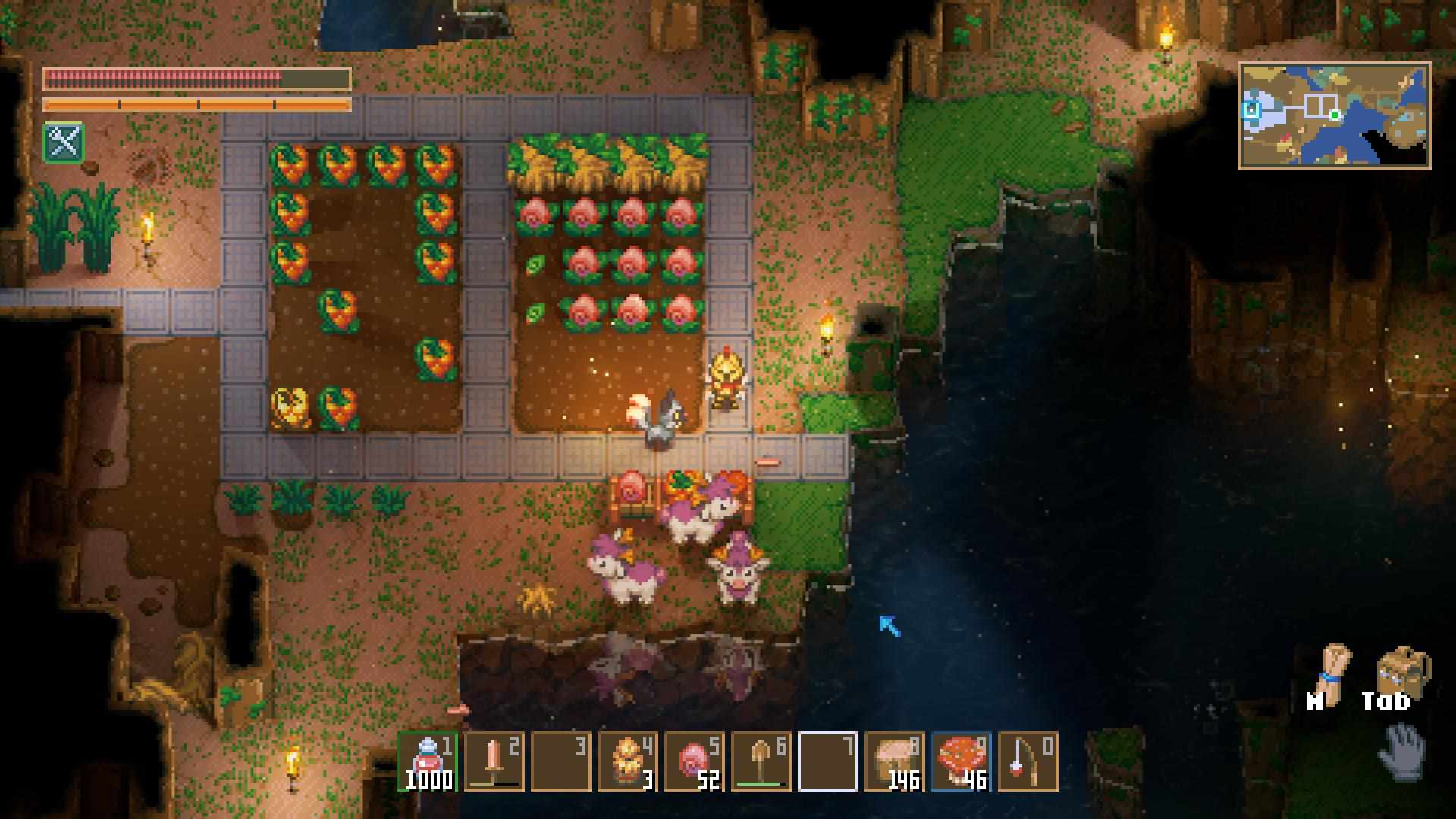Equip the fishing rod in slot 0

tap(1028, 761)
